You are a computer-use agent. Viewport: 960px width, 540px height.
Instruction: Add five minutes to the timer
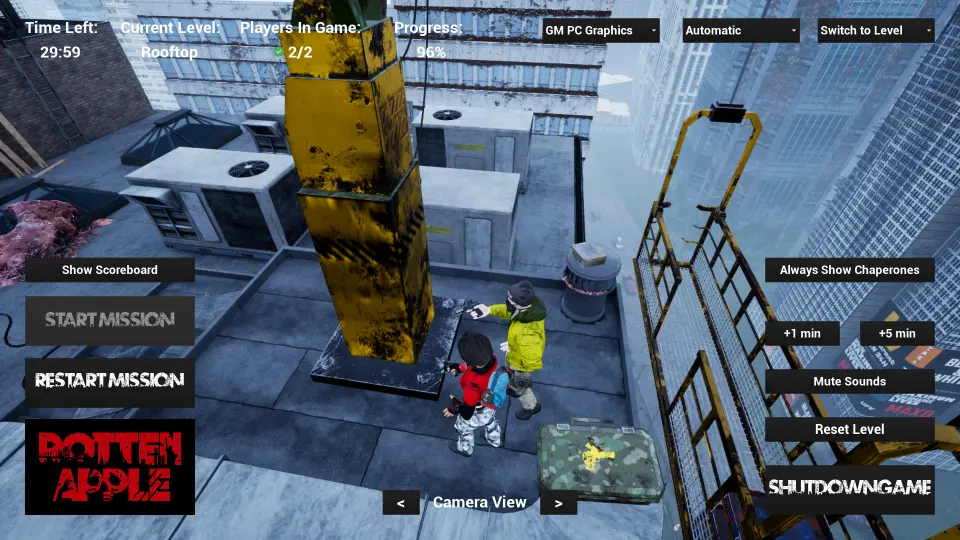(x=897, y=333)
